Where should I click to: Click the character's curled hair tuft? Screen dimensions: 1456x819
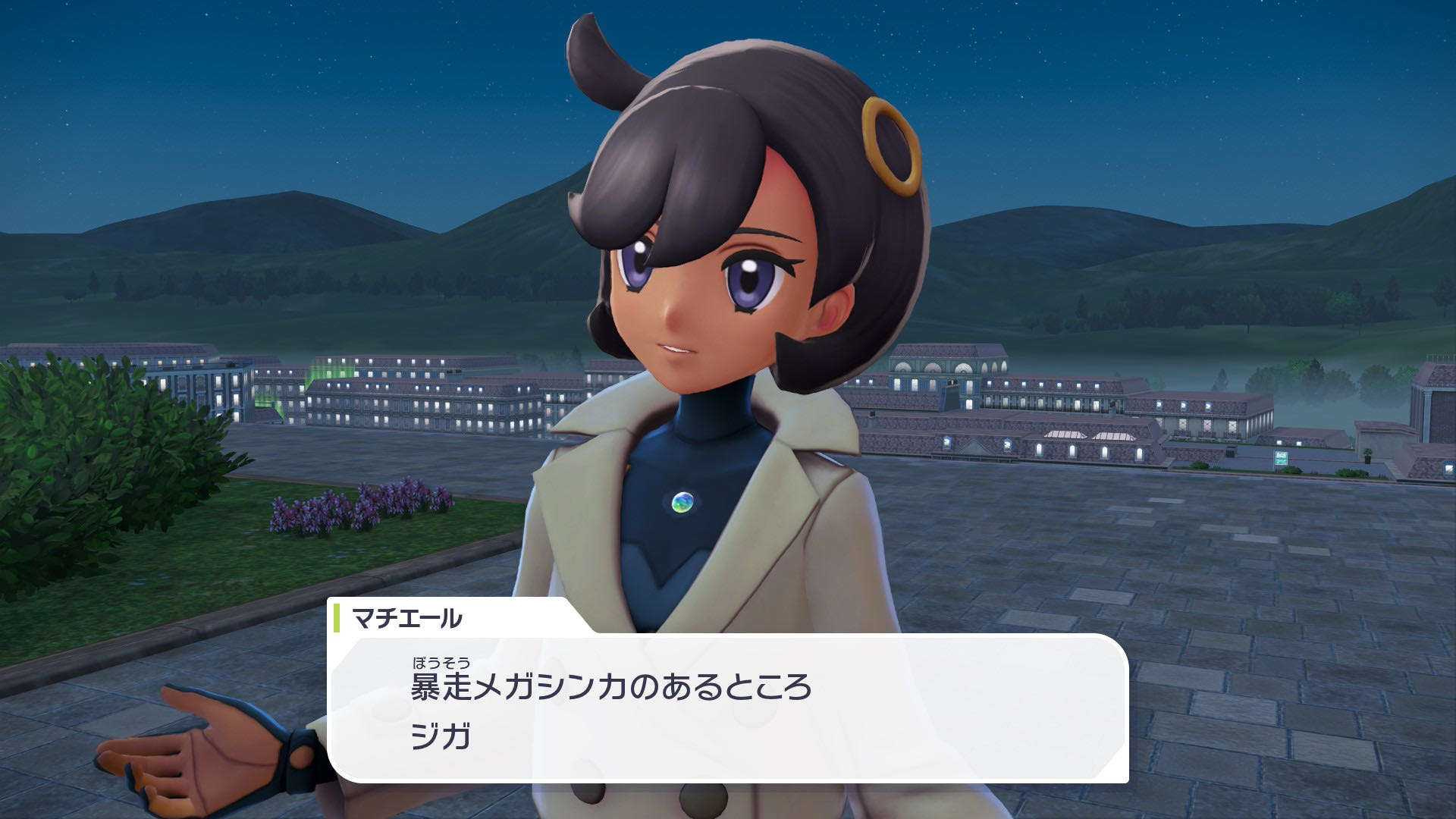tap(599, 61)
